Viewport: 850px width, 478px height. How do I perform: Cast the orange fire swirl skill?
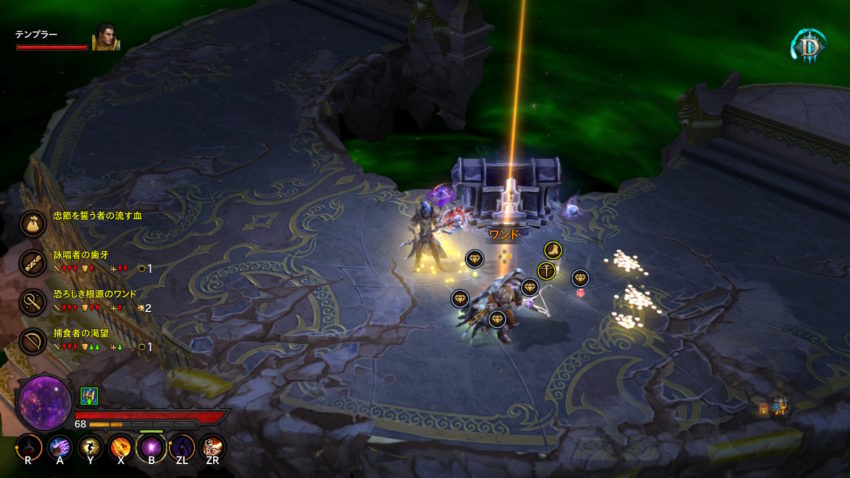point(121,447)
